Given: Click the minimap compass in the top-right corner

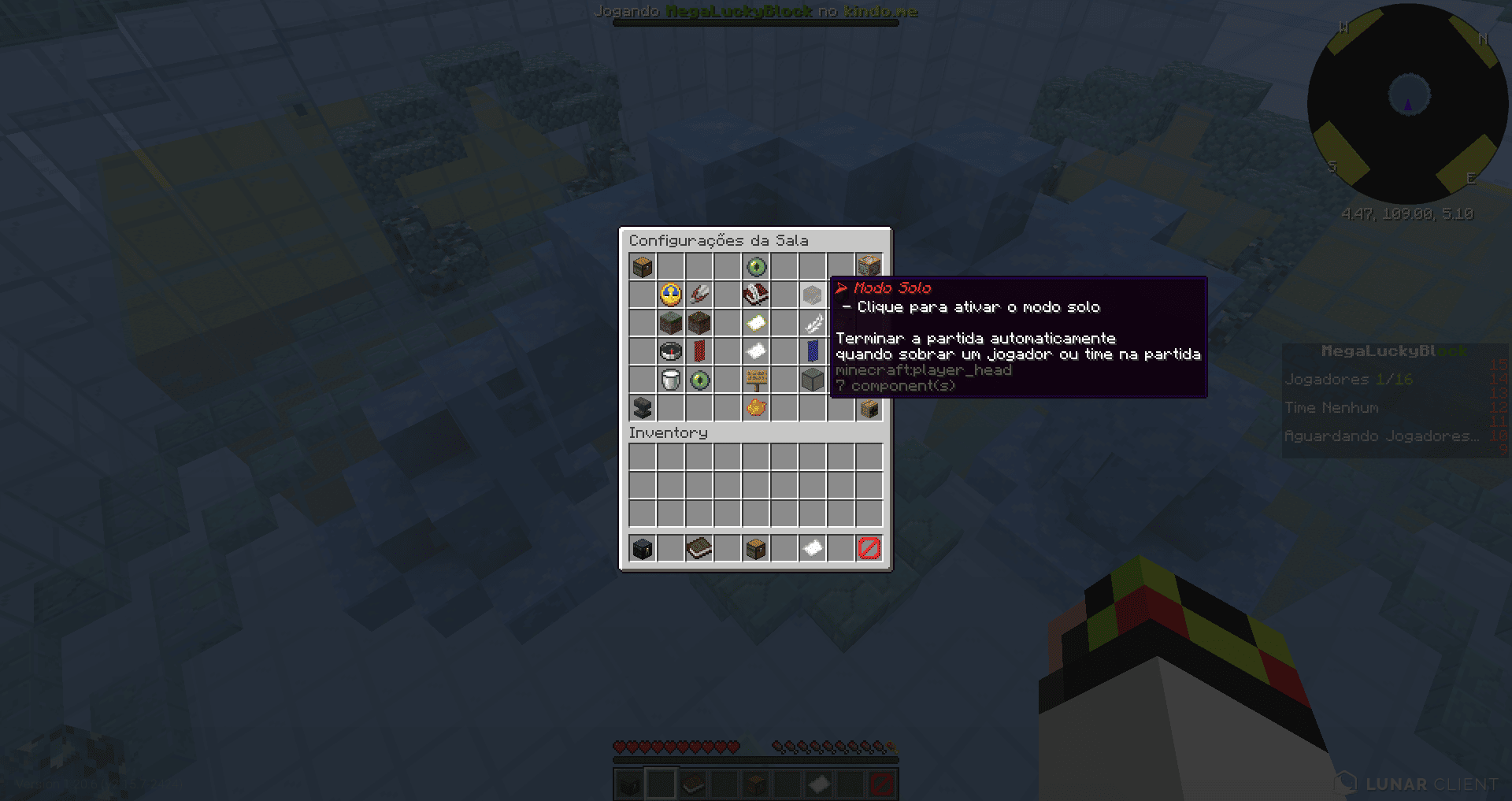Looking at the screenshot, I should (x=1410, y=102).
